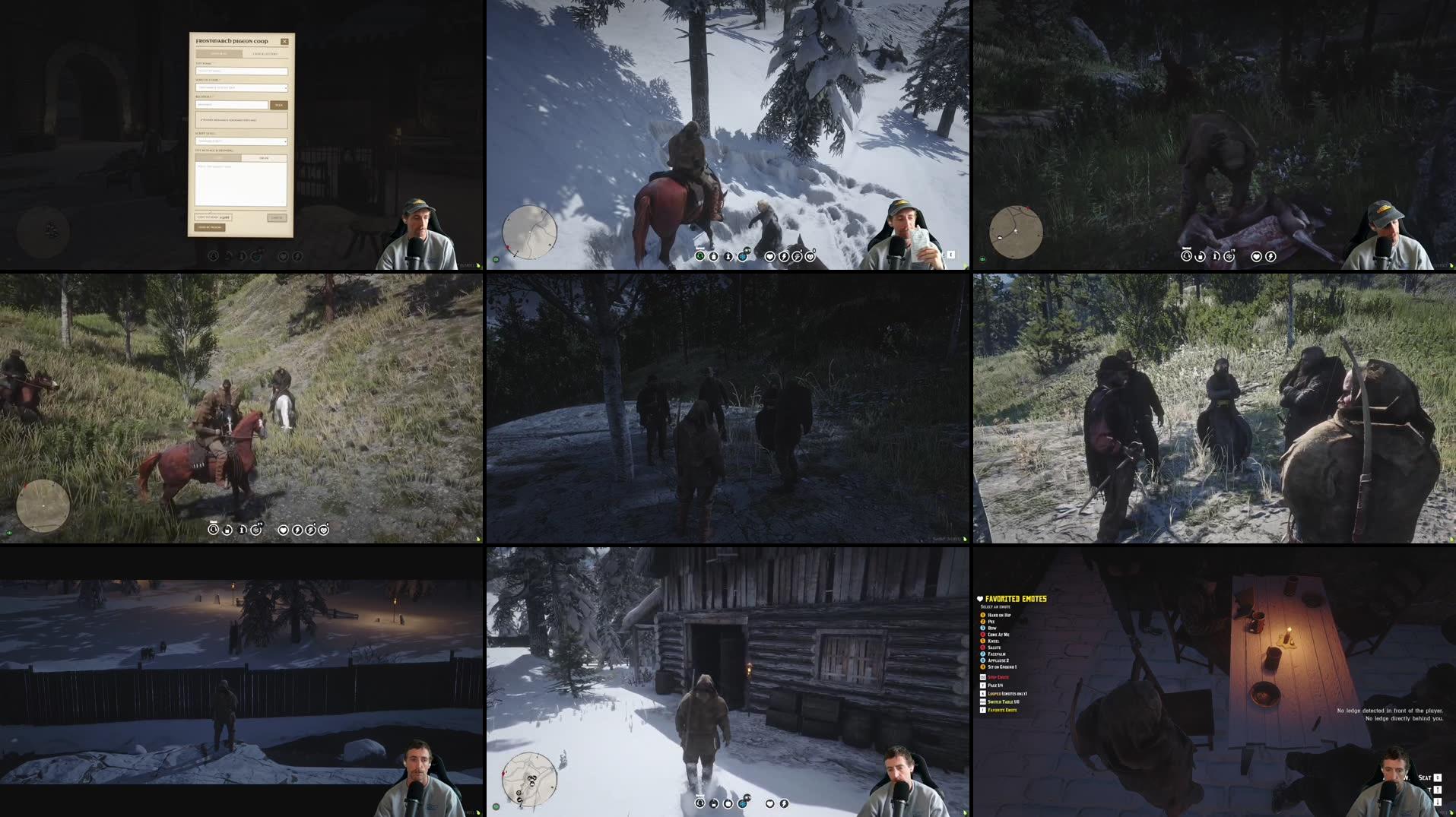Toggle the recipient acknowledged checkbox in the coop form
Image resolution: width=1456 pixels, height=817 pixels.
202,119
